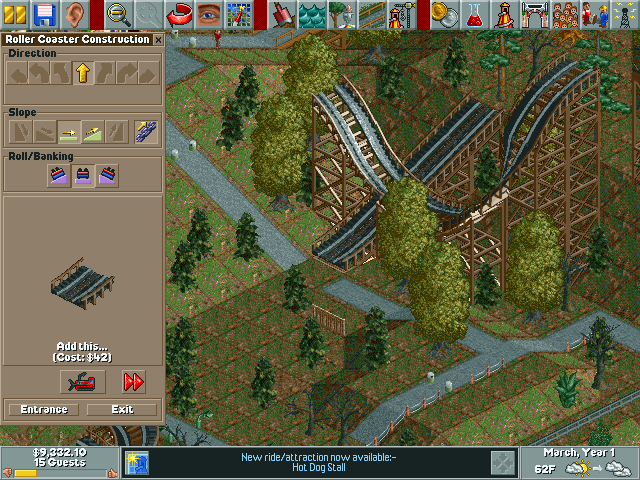Select the straight direction arrow

[82, 73]
